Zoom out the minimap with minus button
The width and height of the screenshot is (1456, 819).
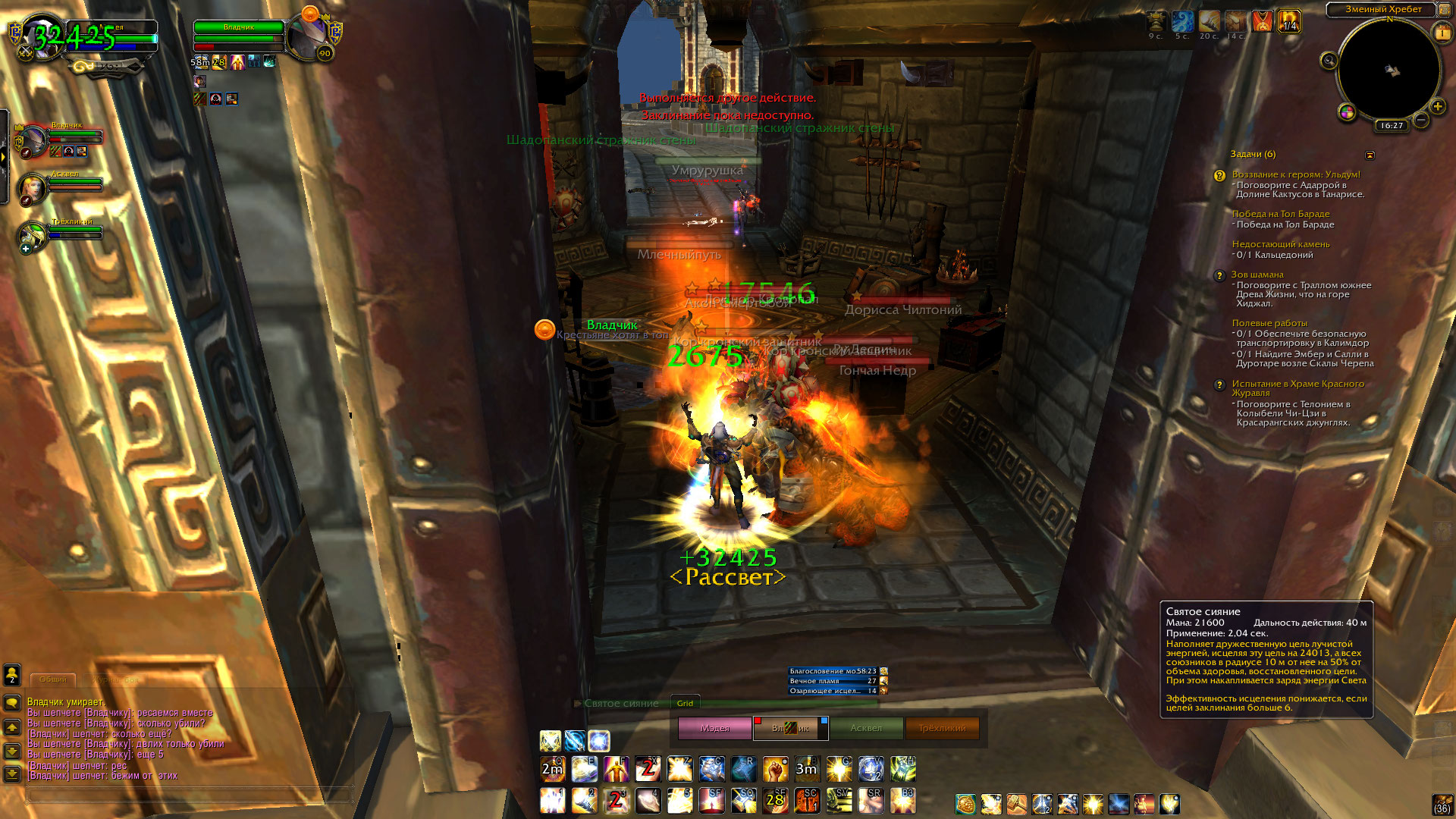(1421, 120)
